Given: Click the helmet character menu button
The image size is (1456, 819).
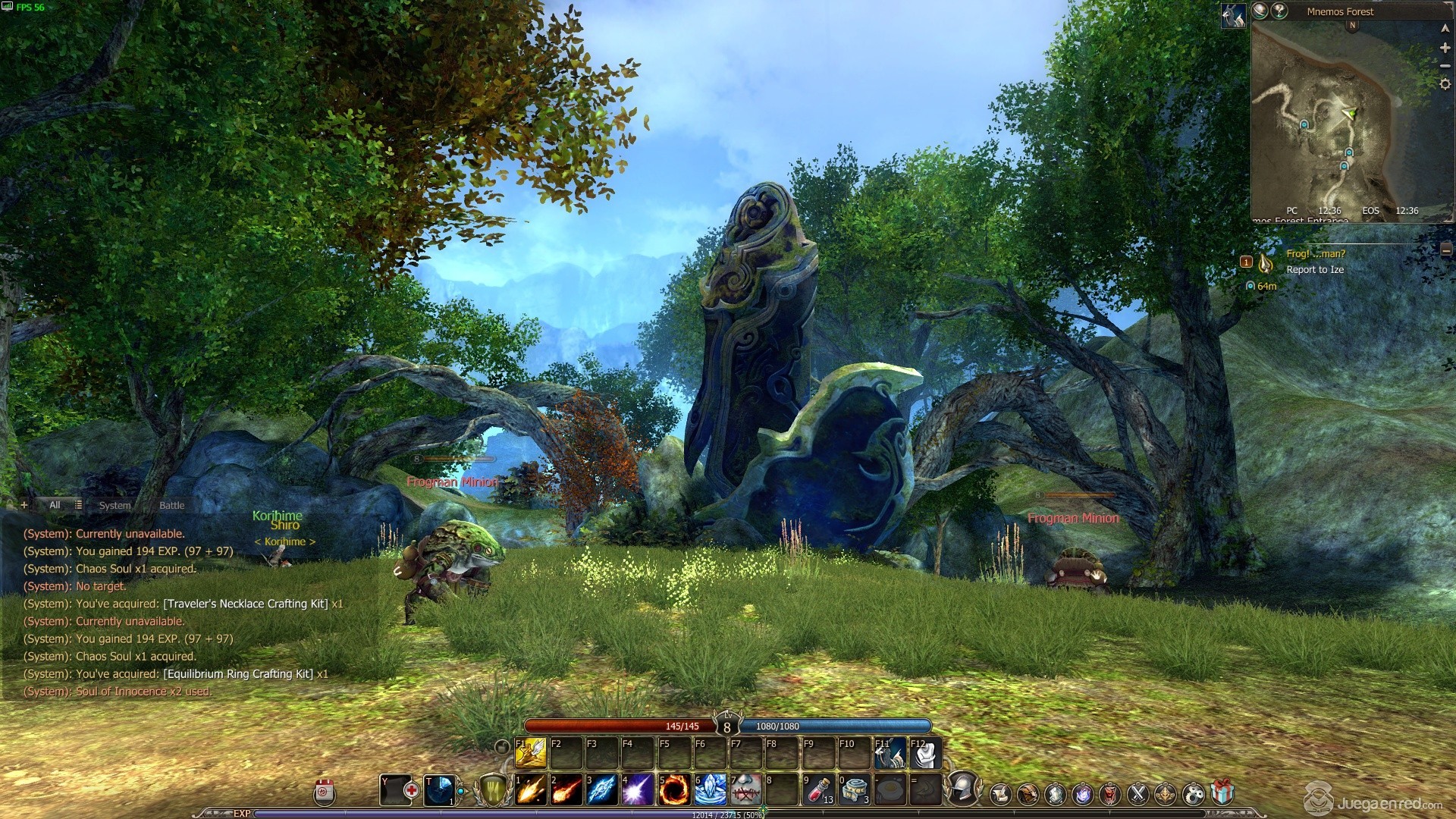Looking at the screenshot, I should tap(963, 789).
